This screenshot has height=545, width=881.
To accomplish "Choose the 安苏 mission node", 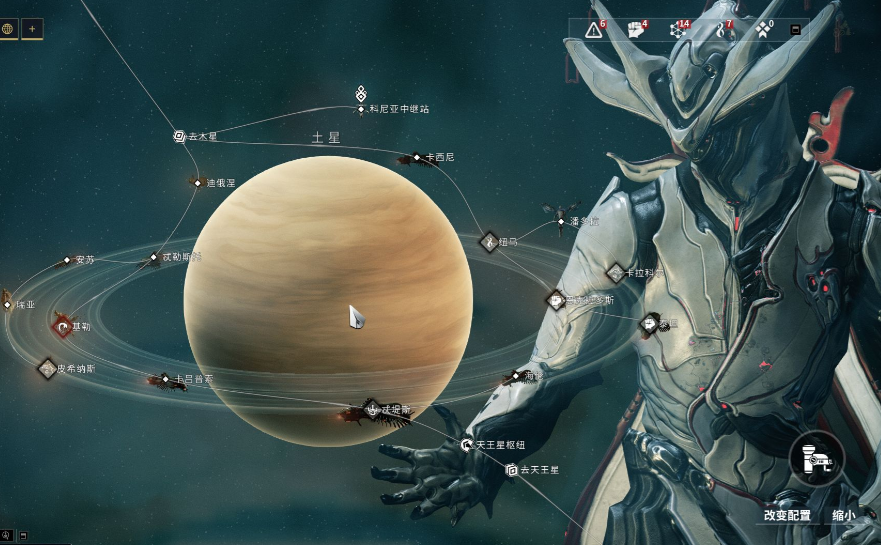I will point(68,260).
